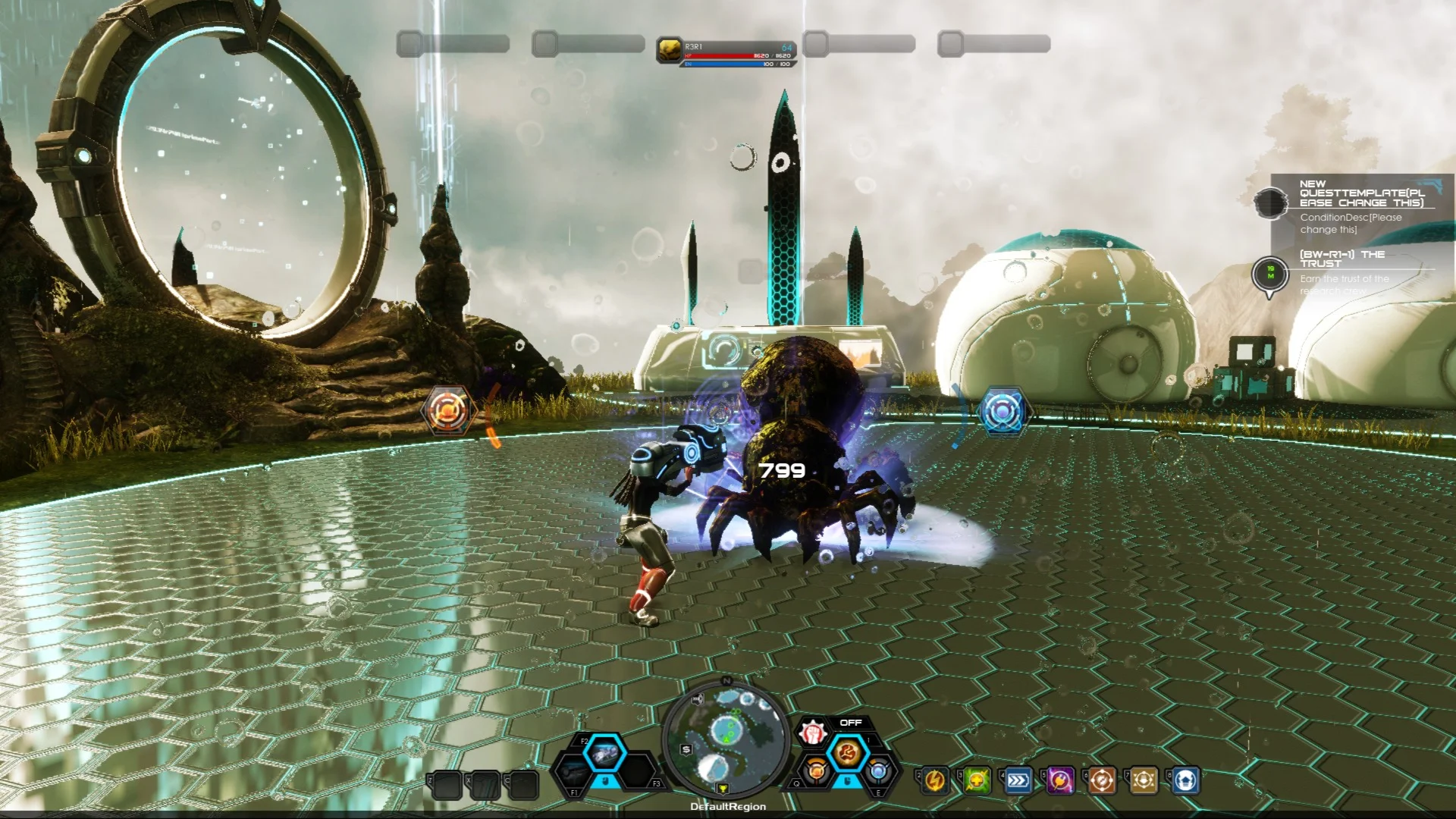This screenshot has width=1456, height=819.
Task: Open the BW-R1-1 The Trust quest
Action: click(x=1342, y=259)
